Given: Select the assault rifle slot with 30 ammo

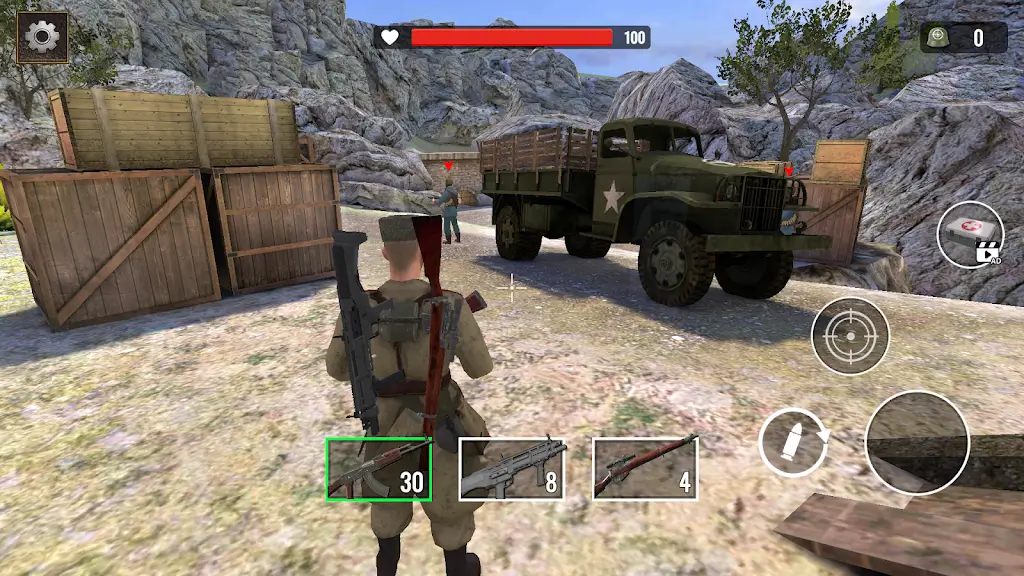Looking at the screenshot, I should point(379,469).
